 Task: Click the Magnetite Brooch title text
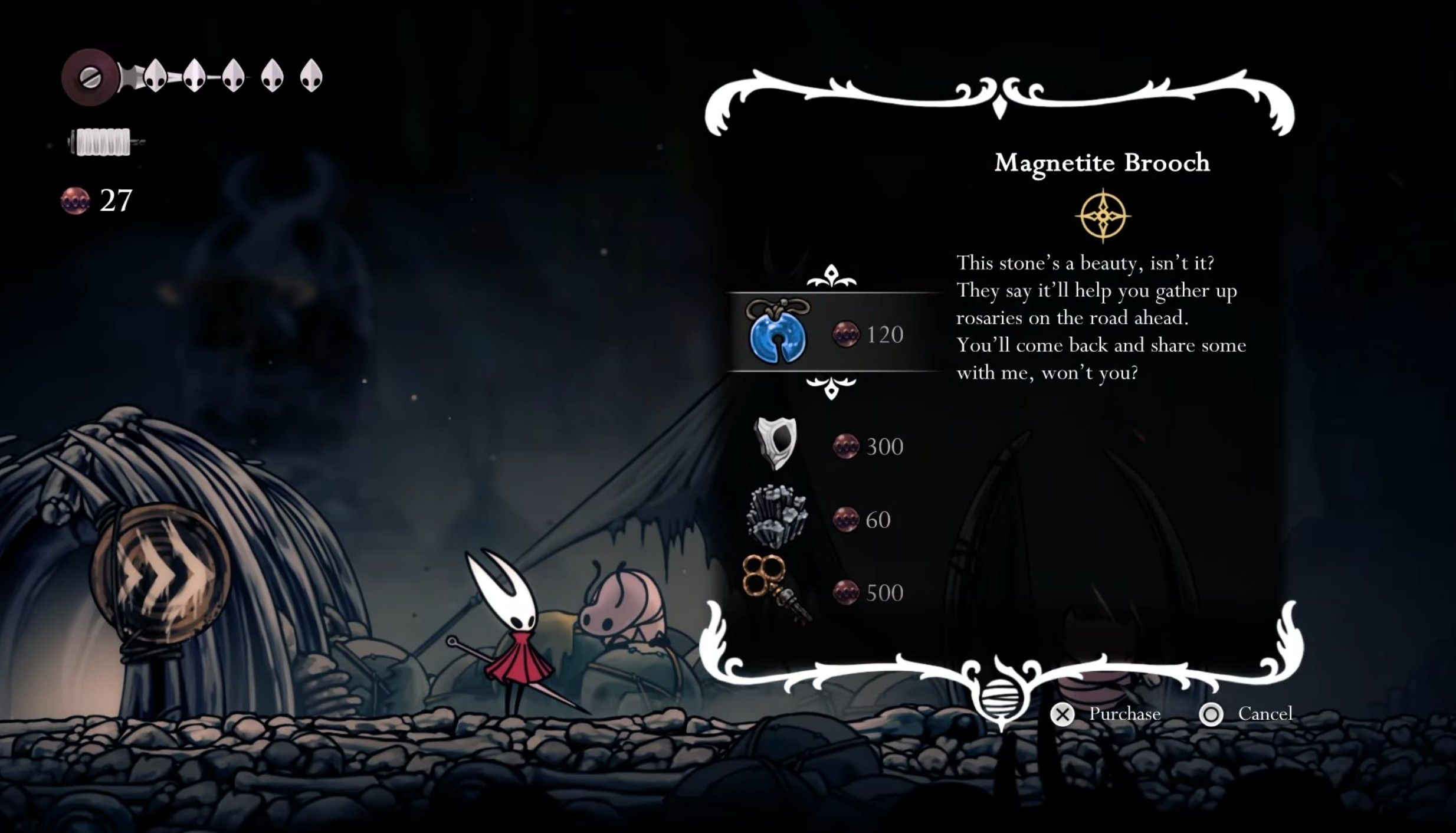pos(1103,163)
